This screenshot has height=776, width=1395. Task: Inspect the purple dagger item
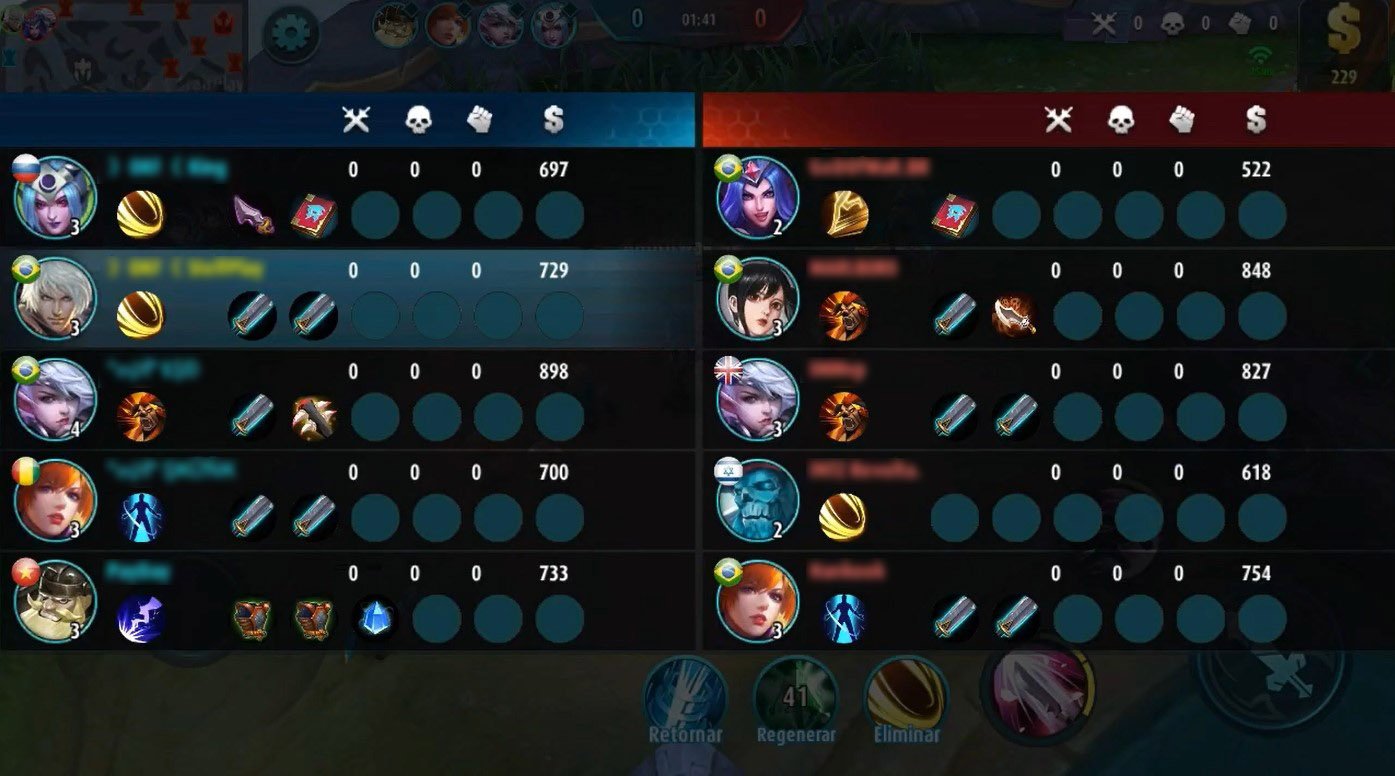[253, 215]
